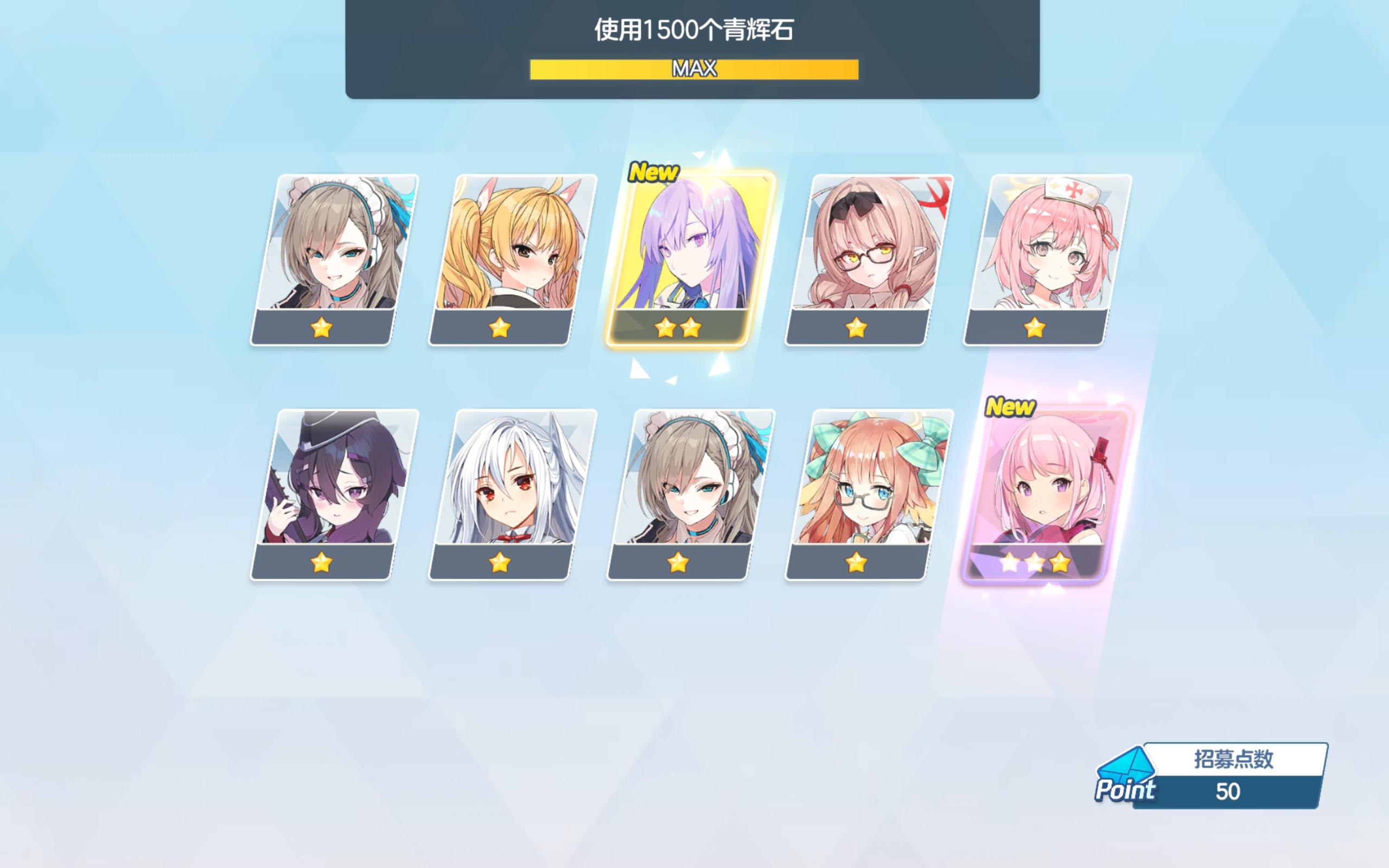Select the glasses student Chinatsu in top row
Image resolution: width=1389 pixels, height=868 pixels.
pos(861,258)
